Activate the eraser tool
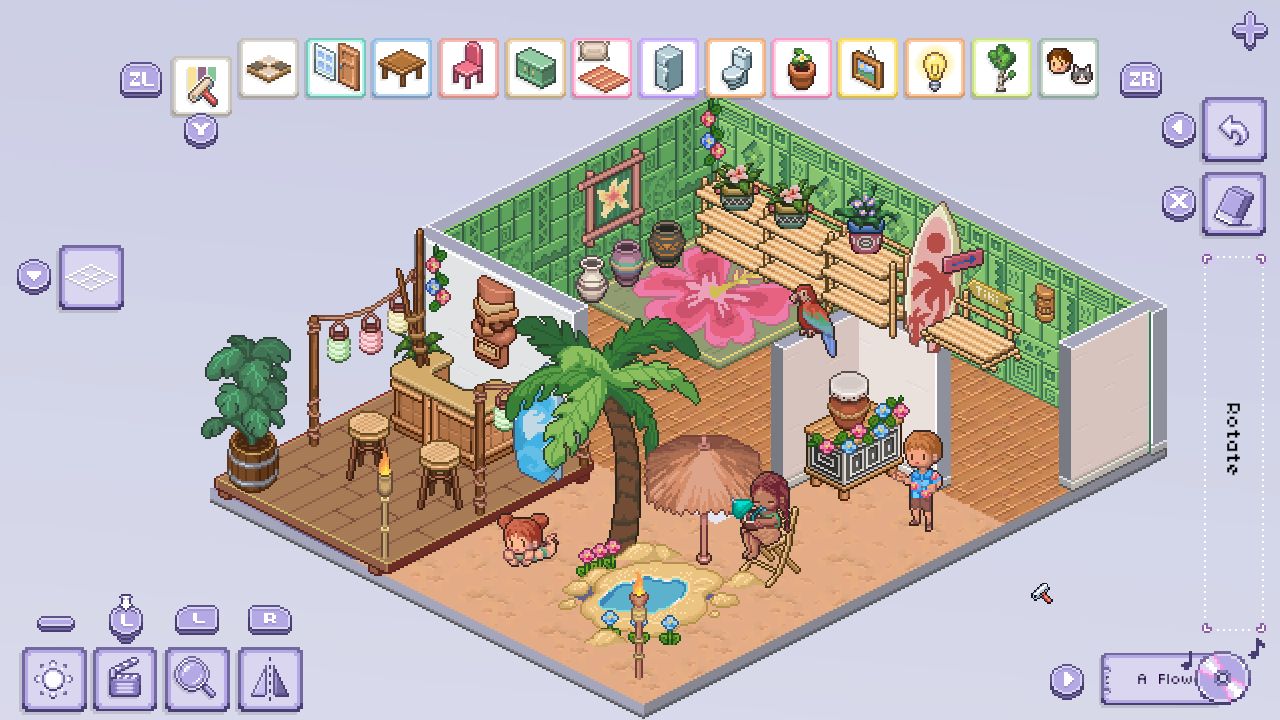The height and width of the screenshot is (720, 1280). 1233,203
